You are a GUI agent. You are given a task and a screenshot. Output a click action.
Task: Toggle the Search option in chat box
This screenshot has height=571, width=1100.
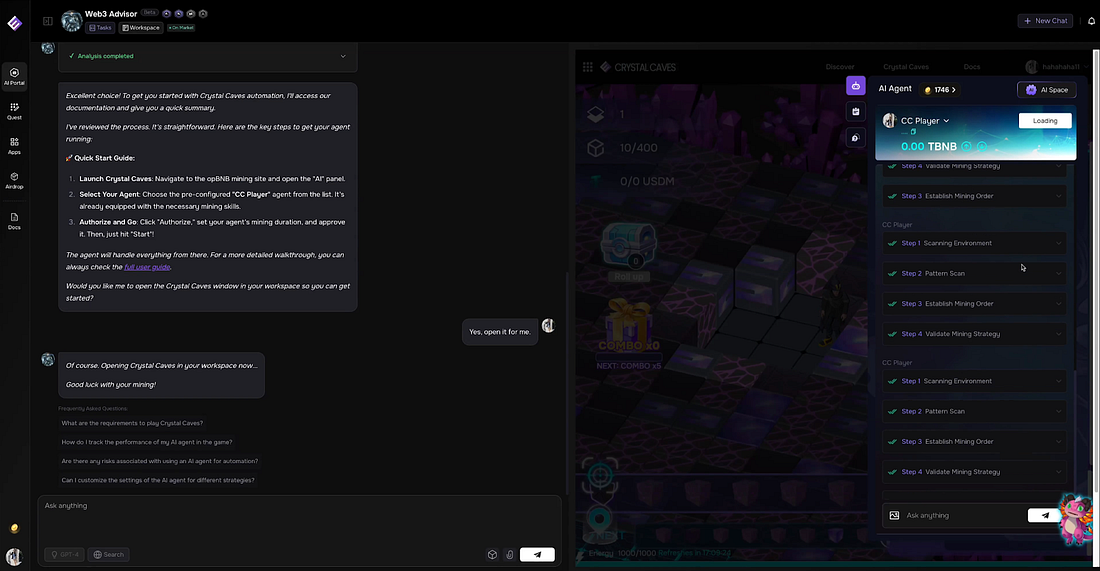click(109, 554)
